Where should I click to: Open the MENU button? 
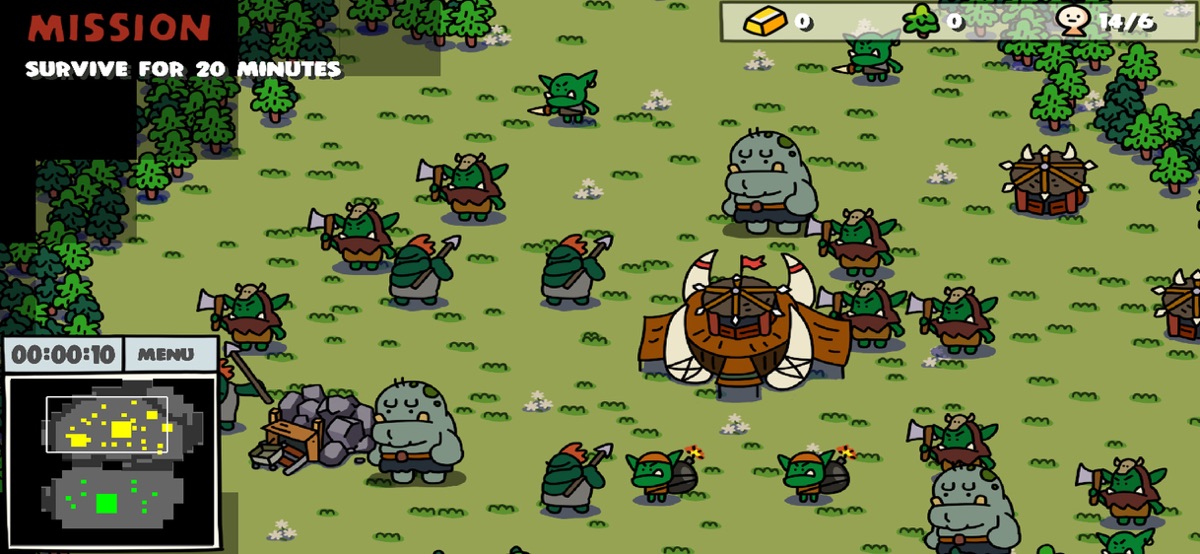coord(168,354)
